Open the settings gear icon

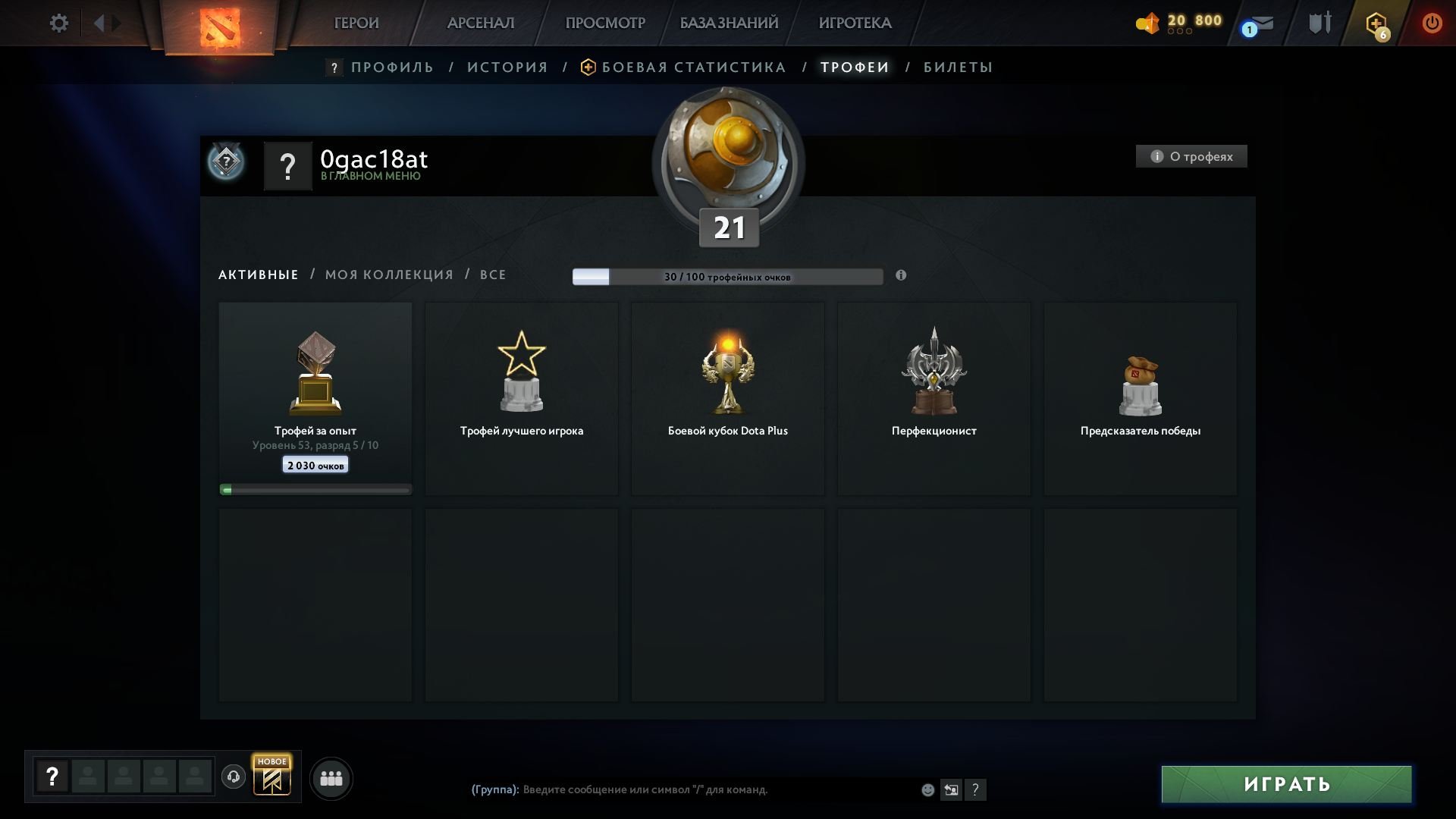pyautogui.click(x=58, y=23)
